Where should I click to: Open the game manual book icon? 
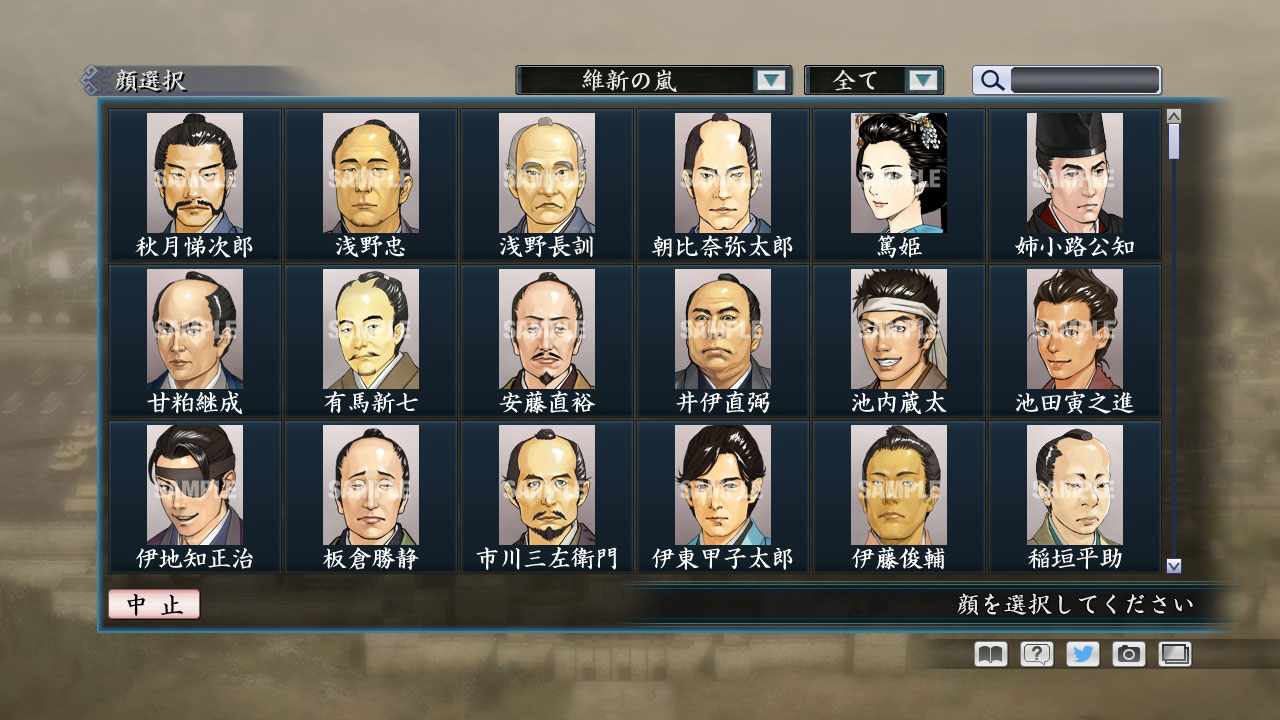989,654
